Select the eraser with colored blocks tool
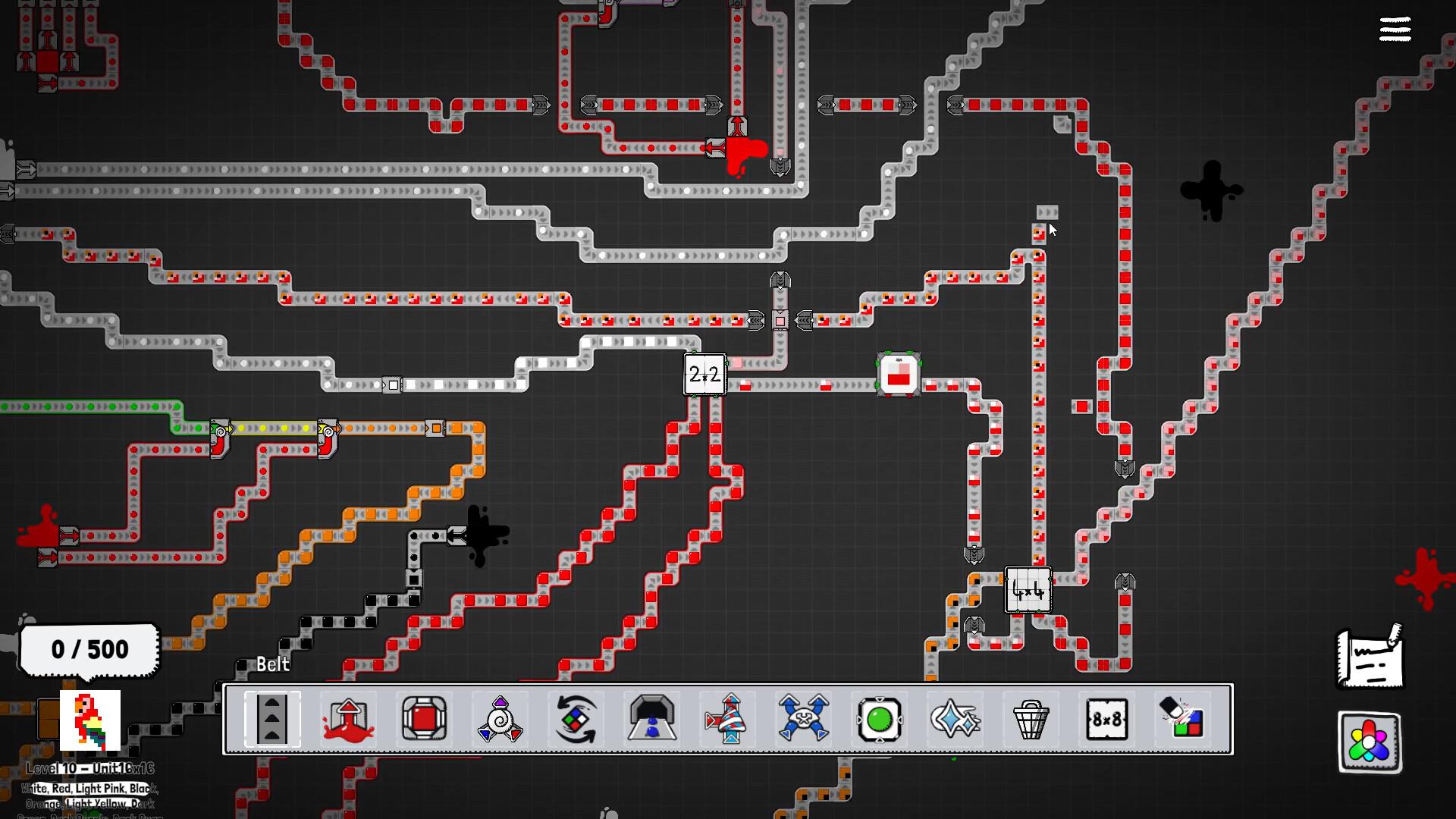Image resolution: width=1456 pixels, height=819 pixels. [1182, 720]
